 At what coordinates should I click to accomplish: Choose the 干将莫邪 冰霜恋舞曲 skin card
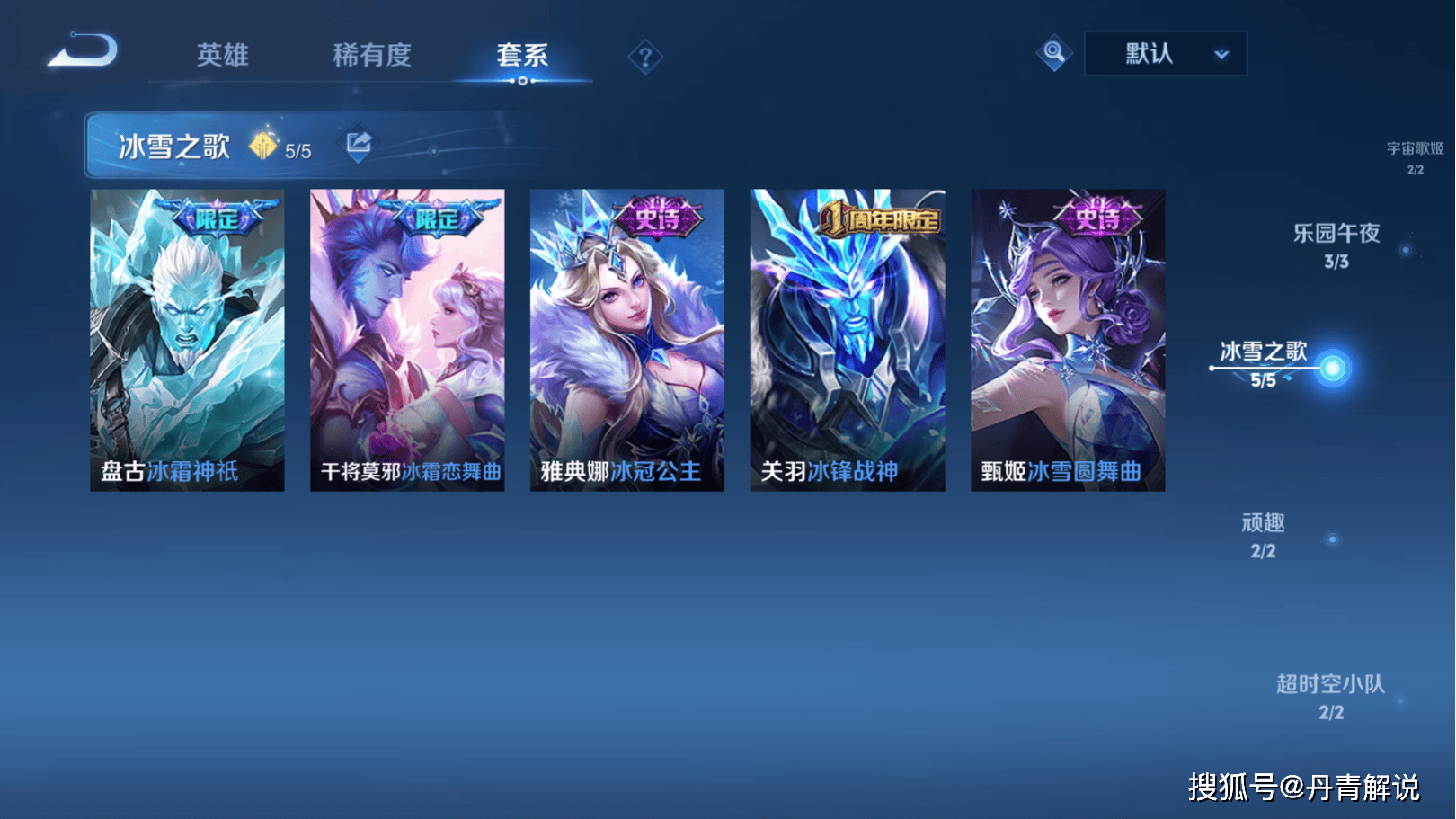pyautogui.click(x=407, y=340)
